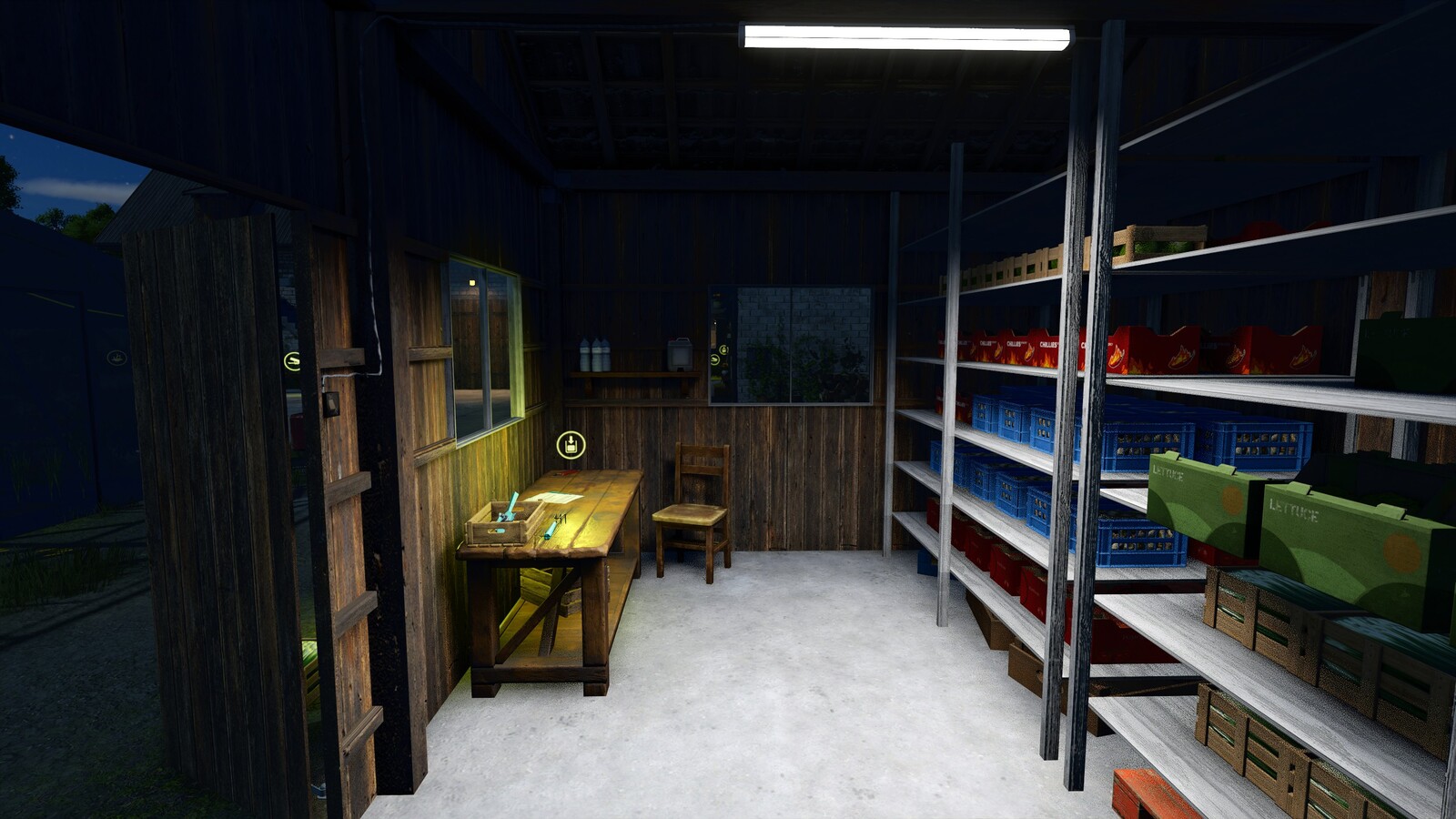Click the glowing place-item icon above the workbench
Viewport: 1456px width, 819px height.
(x=571, y=446)
